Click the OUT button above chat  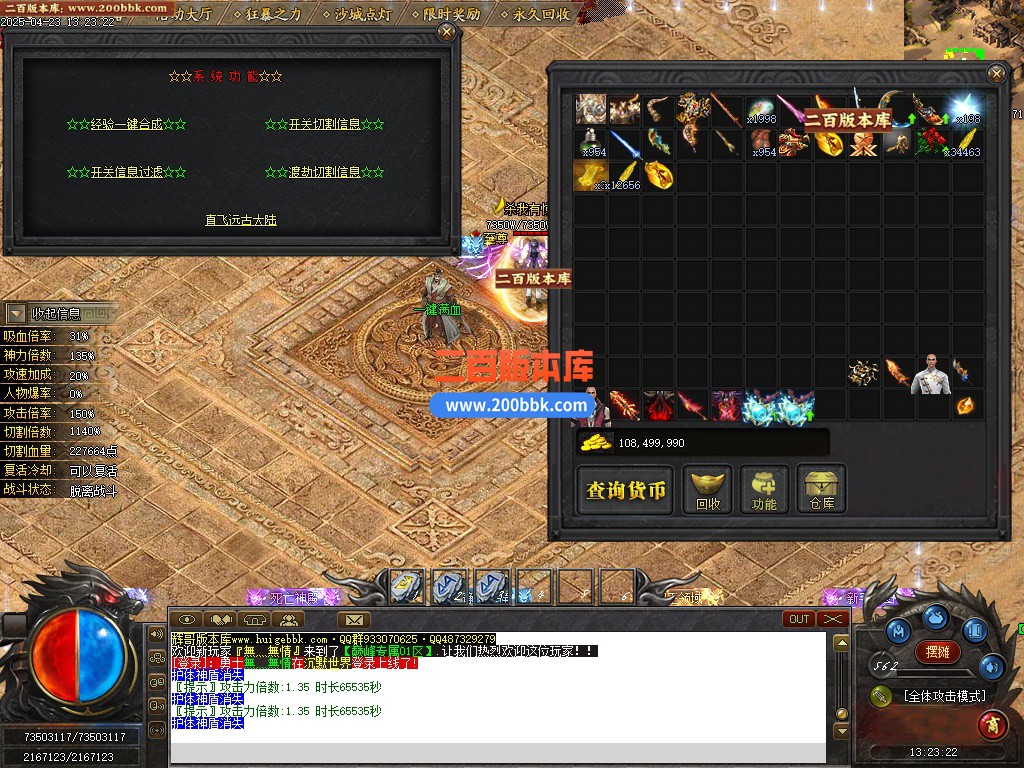[x=800, y=619]
